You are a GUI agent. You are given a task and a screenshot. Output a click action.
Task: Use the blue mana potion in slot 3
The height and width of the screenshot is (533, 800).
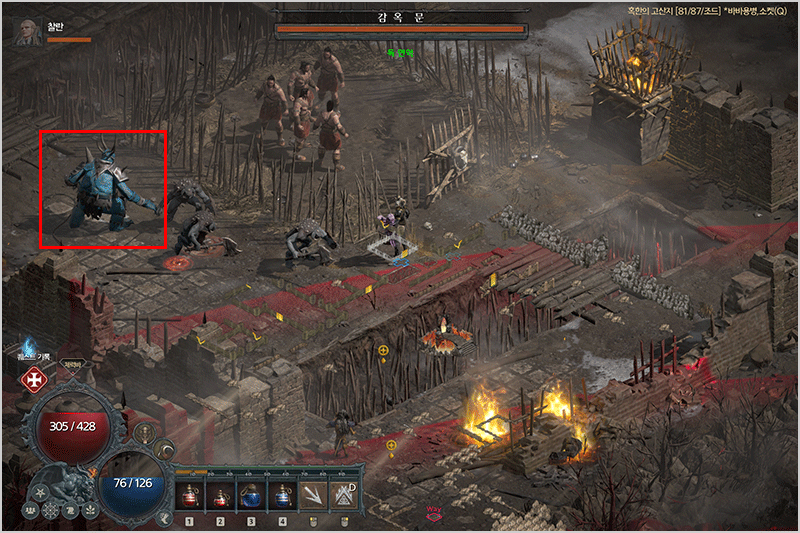click(x=251, y=495)
